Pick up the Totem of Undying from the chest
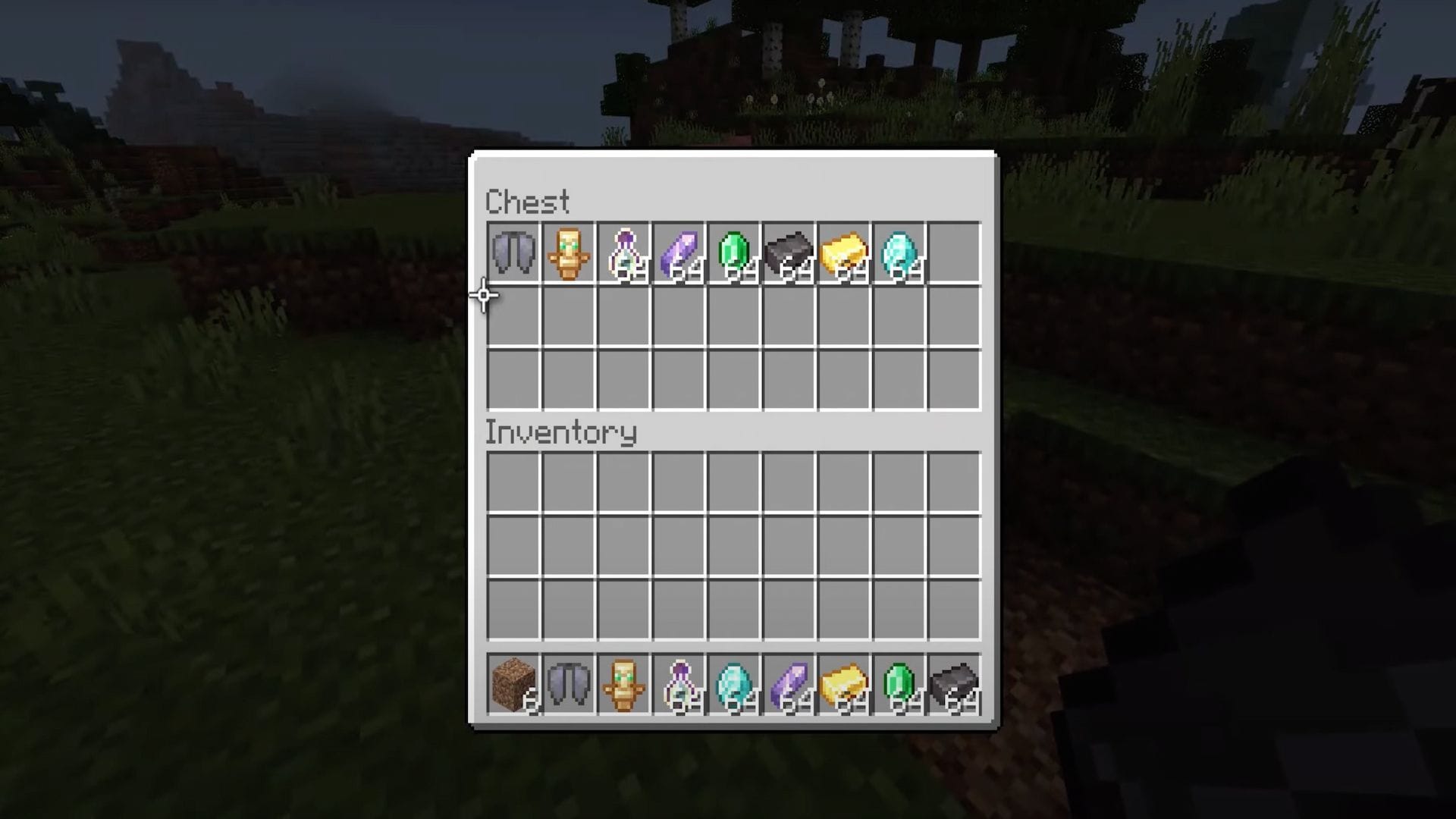The width and height of the screenshot is (1456, 819). (x=570, y=254)
